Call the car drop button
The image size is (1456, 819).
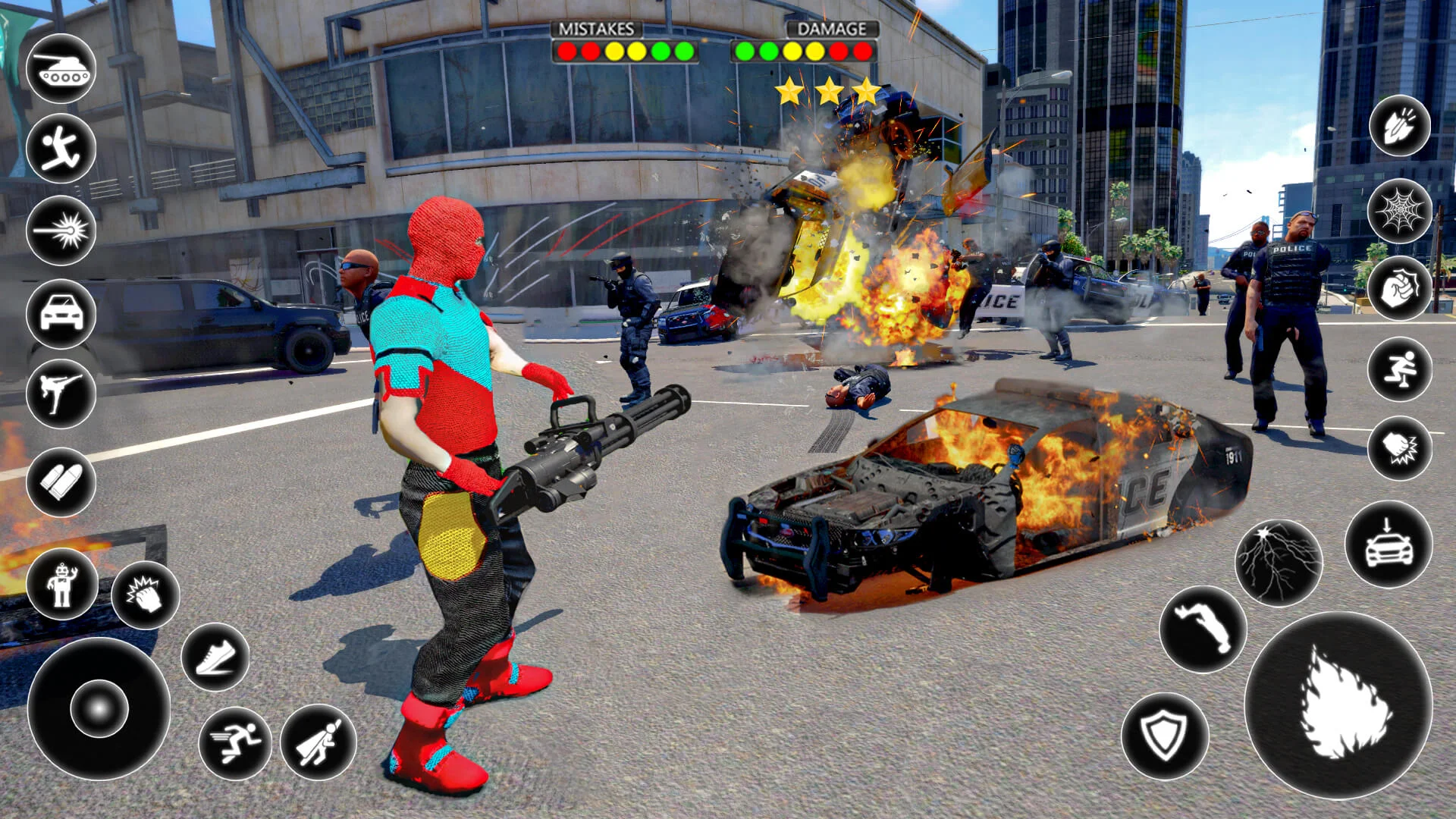point(1389,544)
